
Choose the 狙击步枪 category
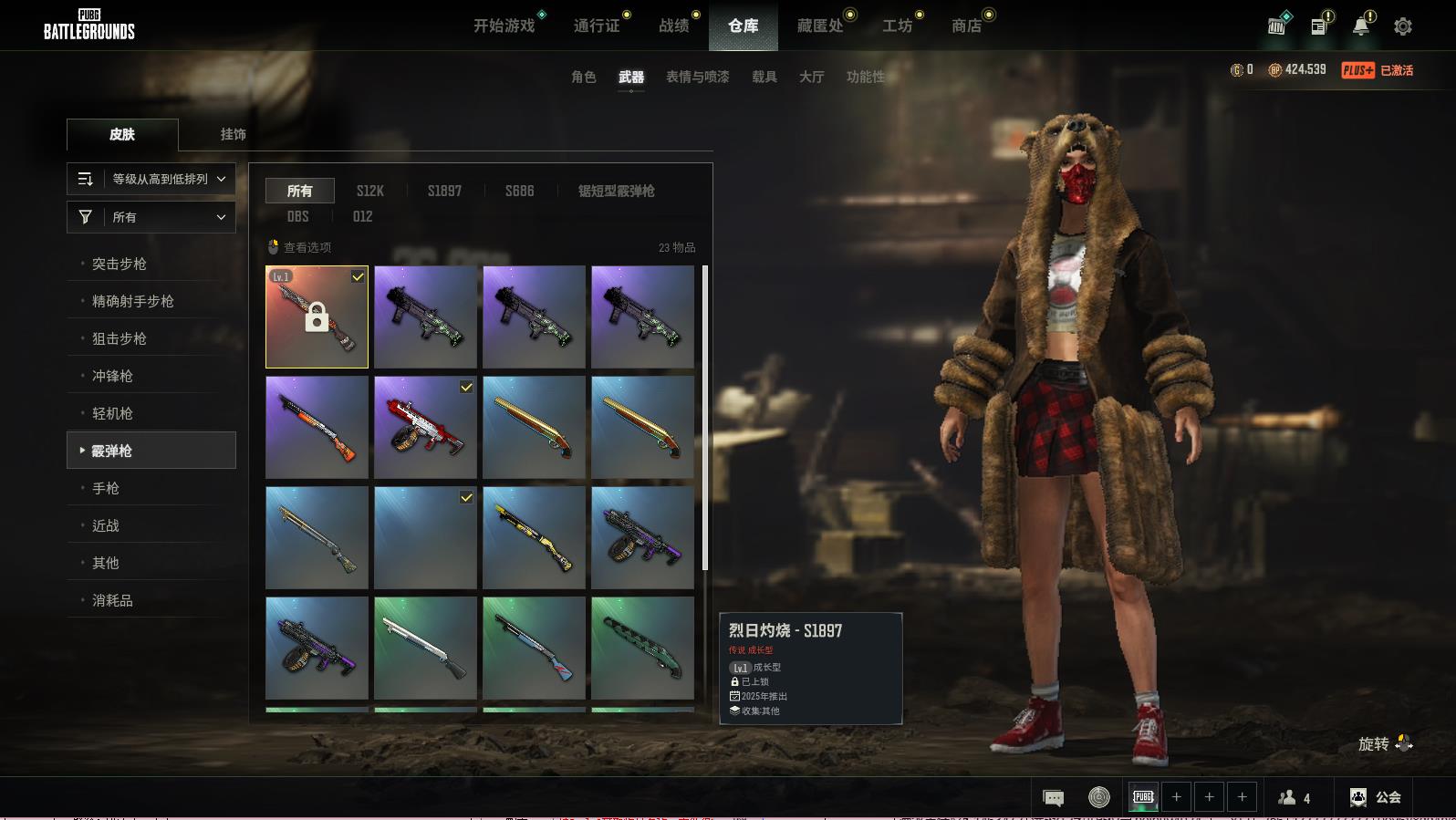coord(120,338)
